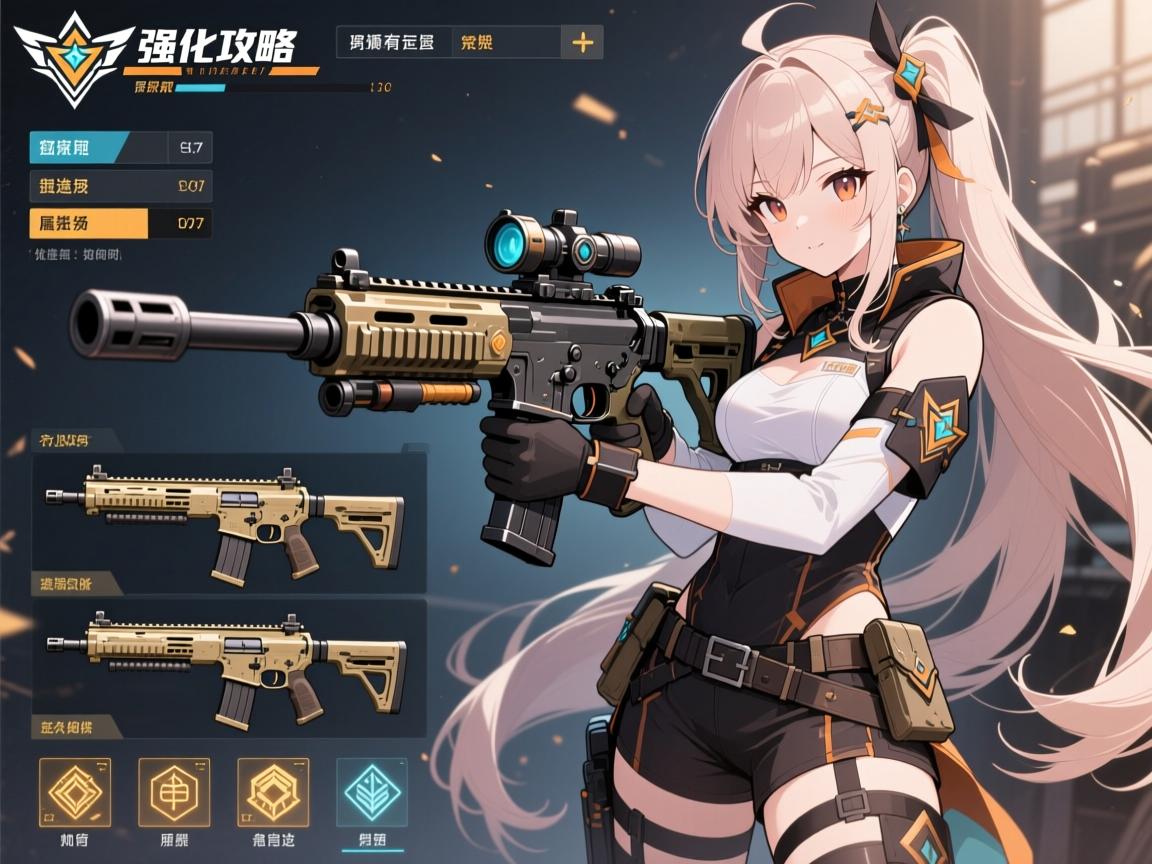Pick the dark stat row showing 207
The width and height of the screenshot is (1152, 864).
(x=120, y=186)
